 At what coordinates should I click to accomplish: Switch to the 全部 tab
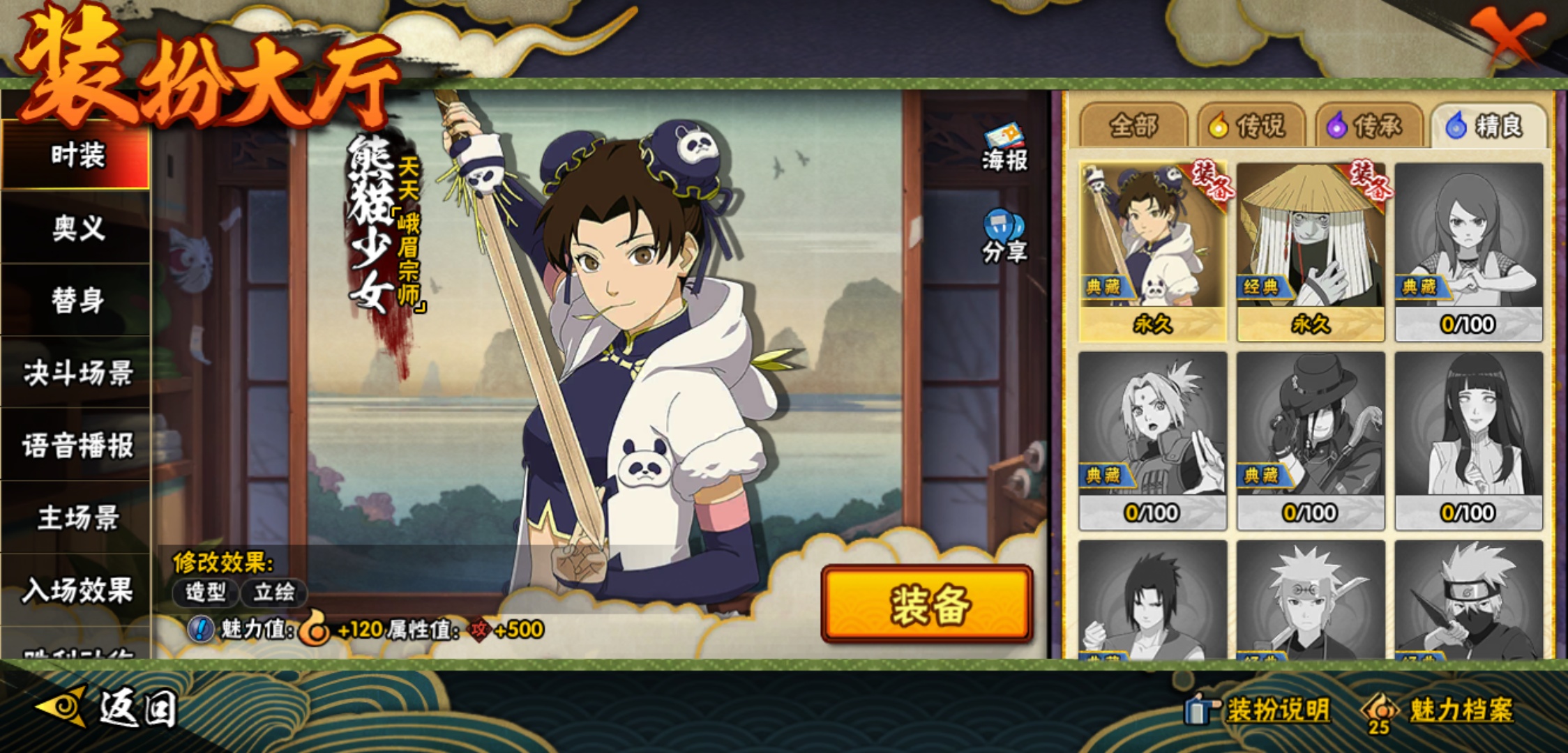tap(1133, 126)
